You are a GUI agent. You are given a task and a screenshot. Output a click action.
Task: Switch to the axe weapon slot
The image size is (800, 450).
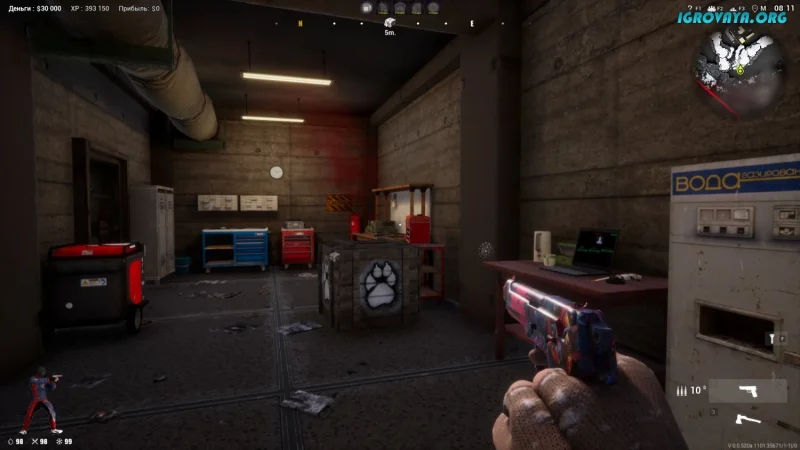(746, 419)
